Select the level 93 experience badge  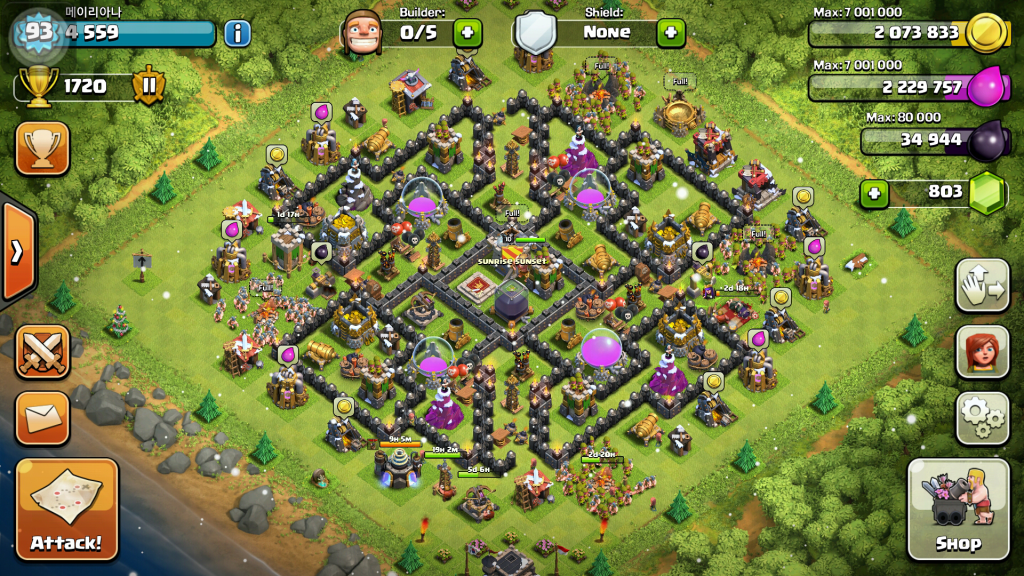pos(39,32)
